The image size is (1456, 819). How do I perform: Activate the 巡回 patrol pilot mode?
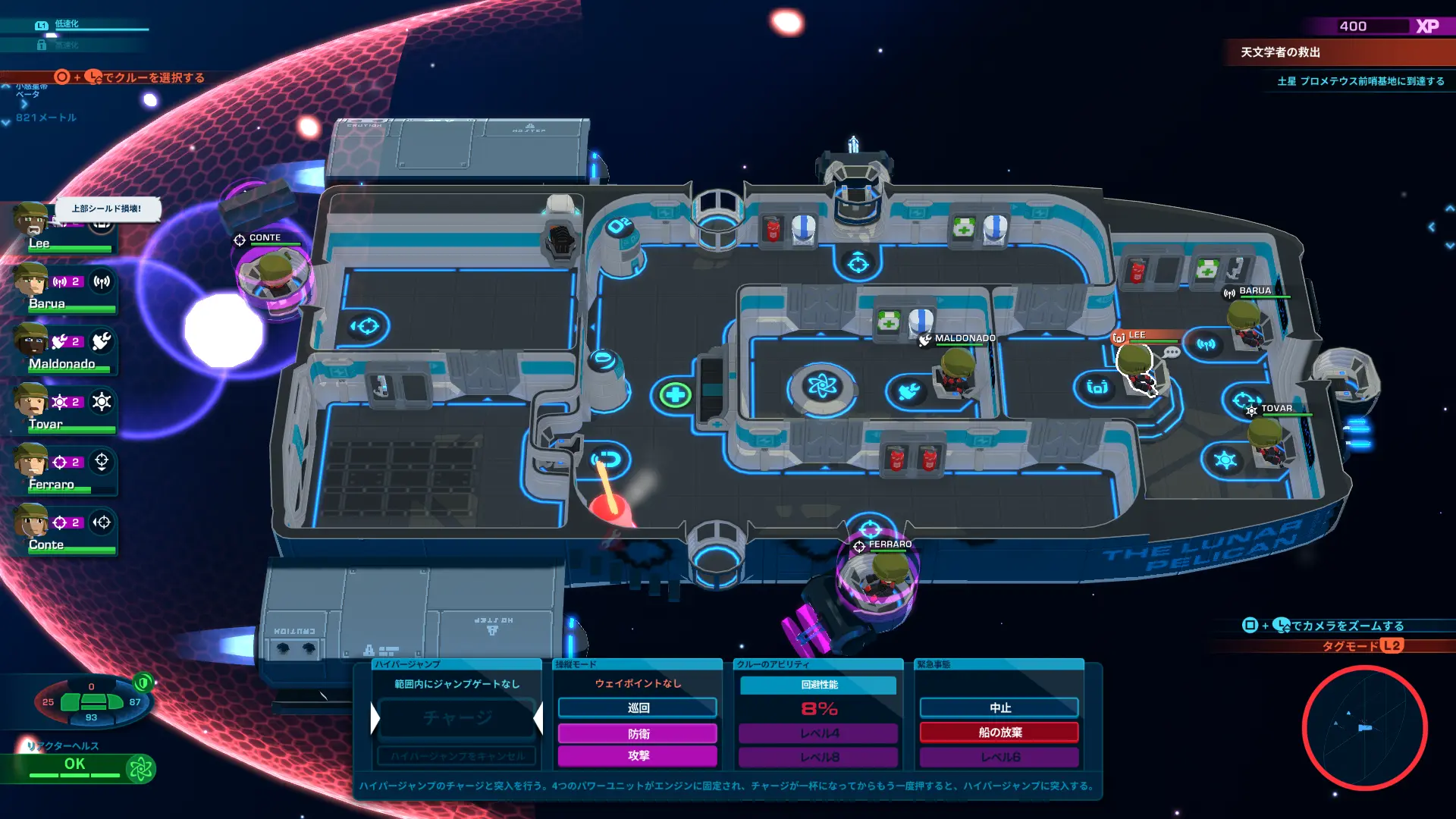638,708
